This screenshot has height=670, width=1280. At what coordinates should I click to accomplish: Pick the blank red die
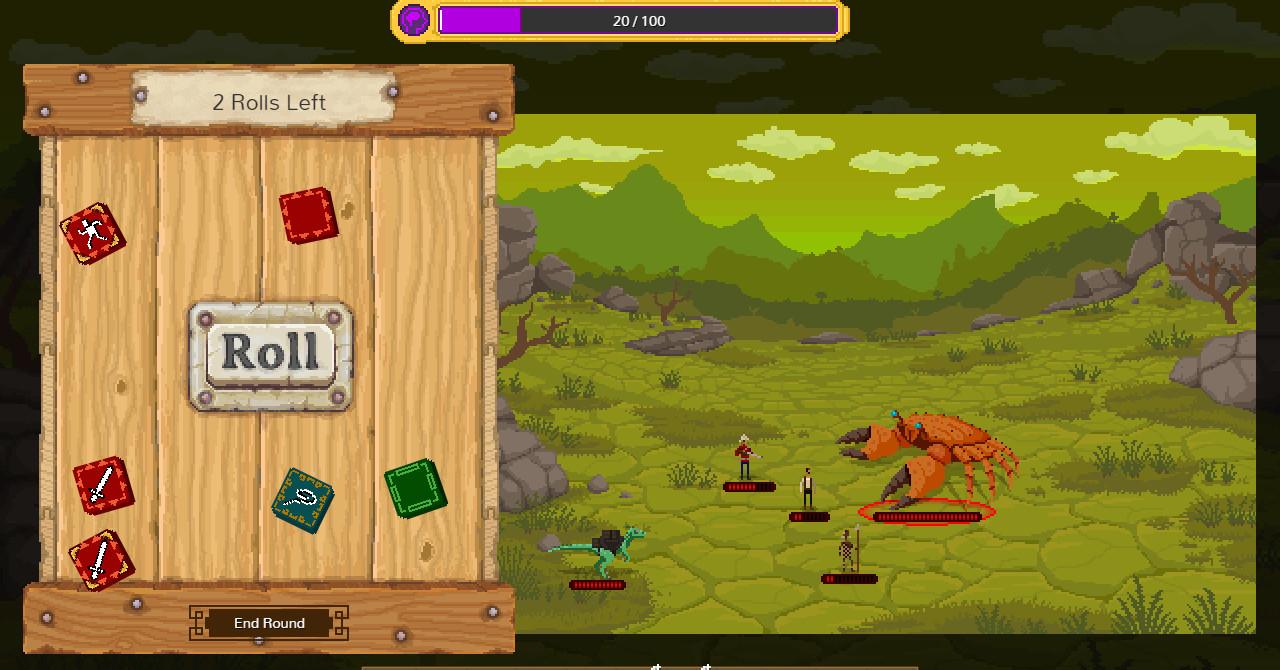pos(308,215)
